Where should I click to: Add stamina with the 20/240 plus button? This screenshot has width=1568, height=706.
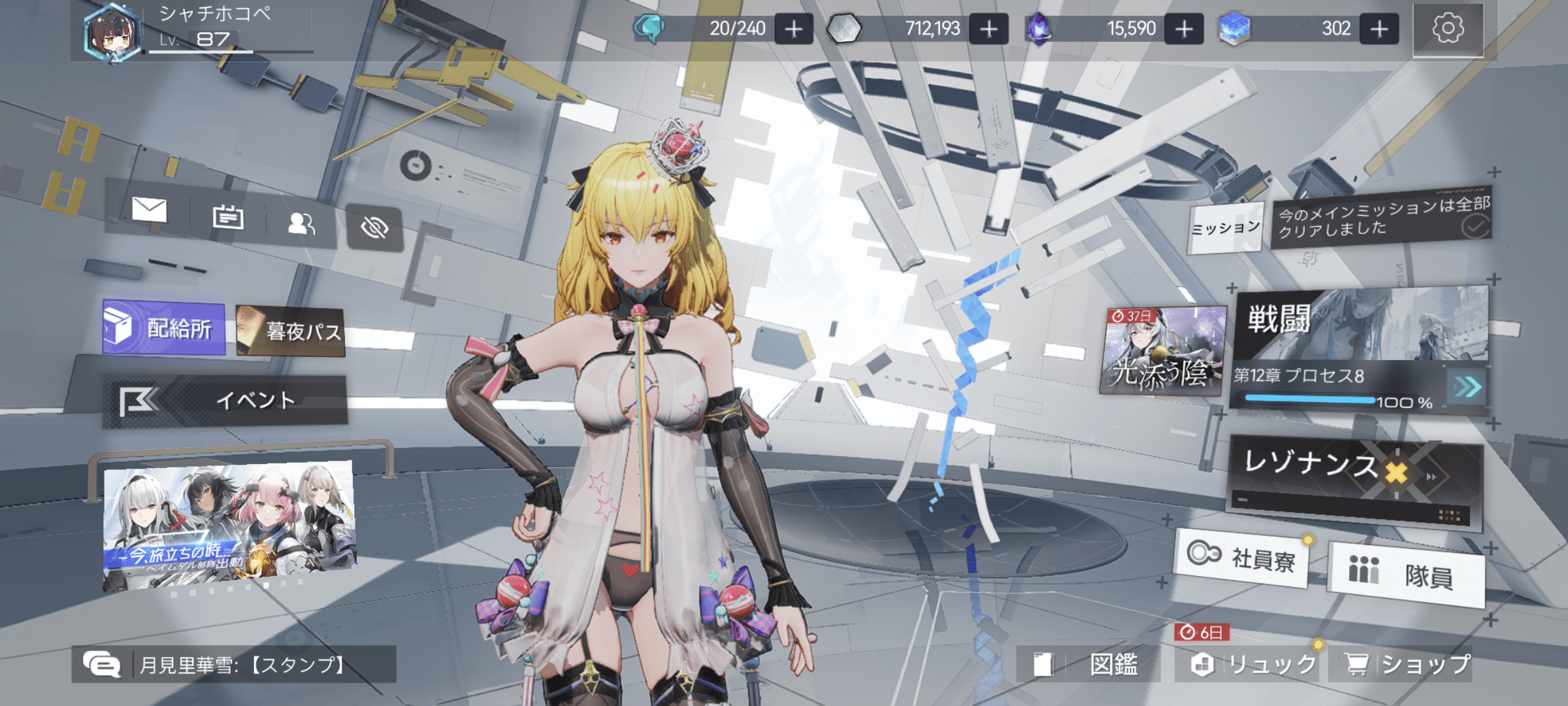(793, 29)
